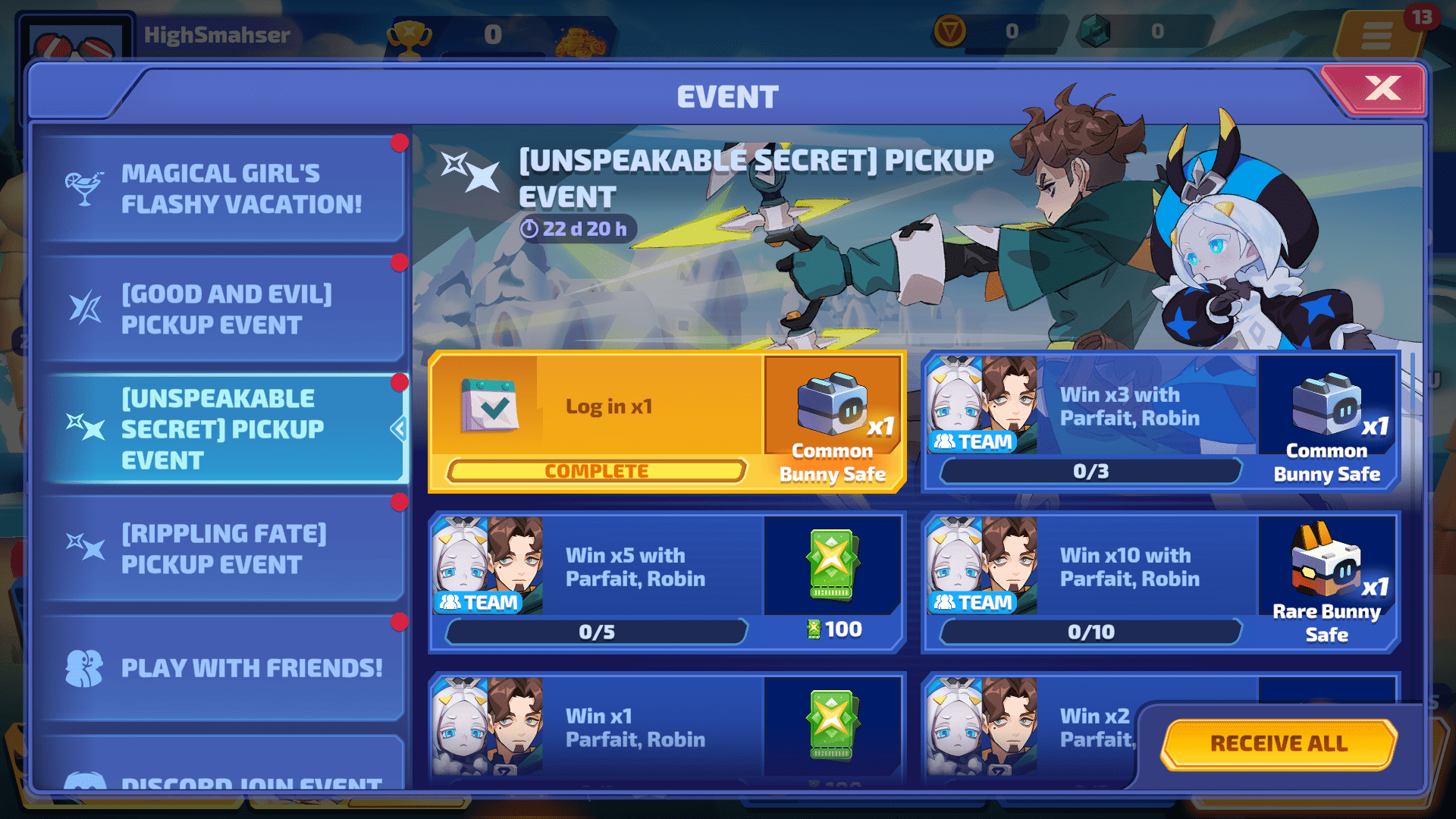
Task: Open Magical Girl's Flashy Vacation event
Action: point(224,189)
